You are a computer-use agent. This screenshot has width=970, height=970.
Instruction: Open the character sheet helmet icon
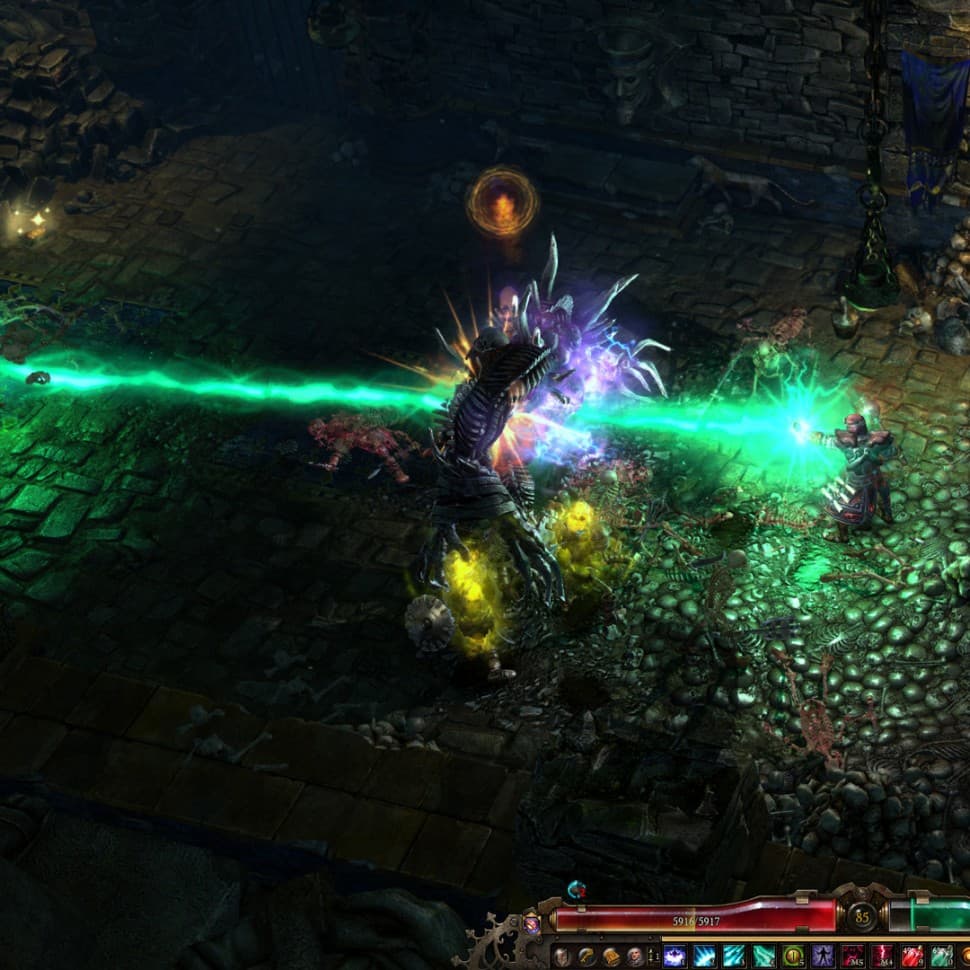(x=562, y=956)
